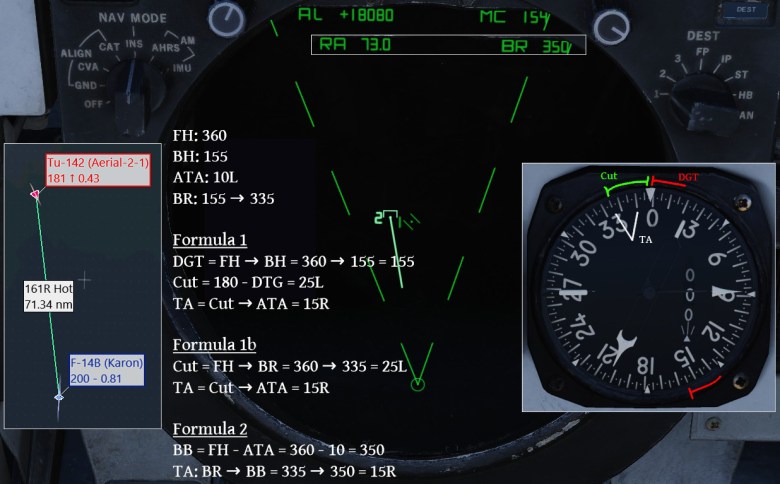Click the red Tu-142 aircraft map marker
Viewport: 780px width, 484px height.
pyautogui.click(x=35, y=194)
